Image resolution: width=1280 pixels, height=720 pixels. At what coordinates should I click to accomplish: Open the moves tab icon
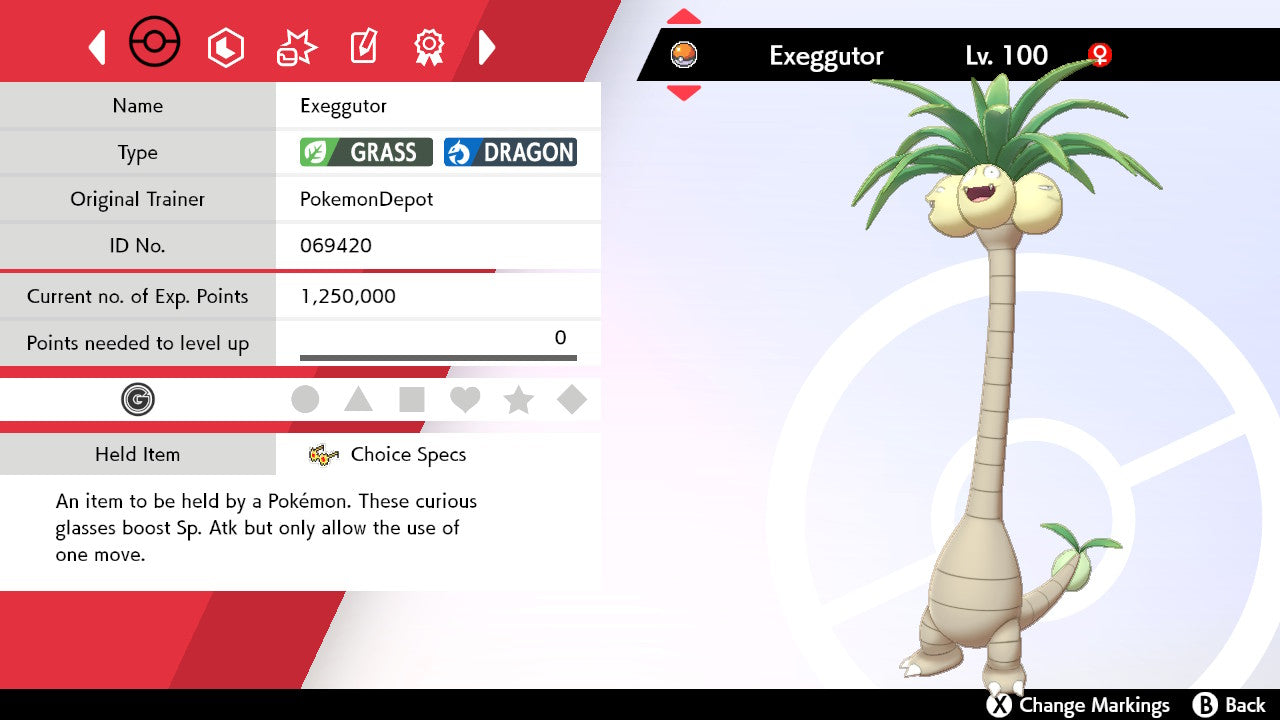pos(296,47)
